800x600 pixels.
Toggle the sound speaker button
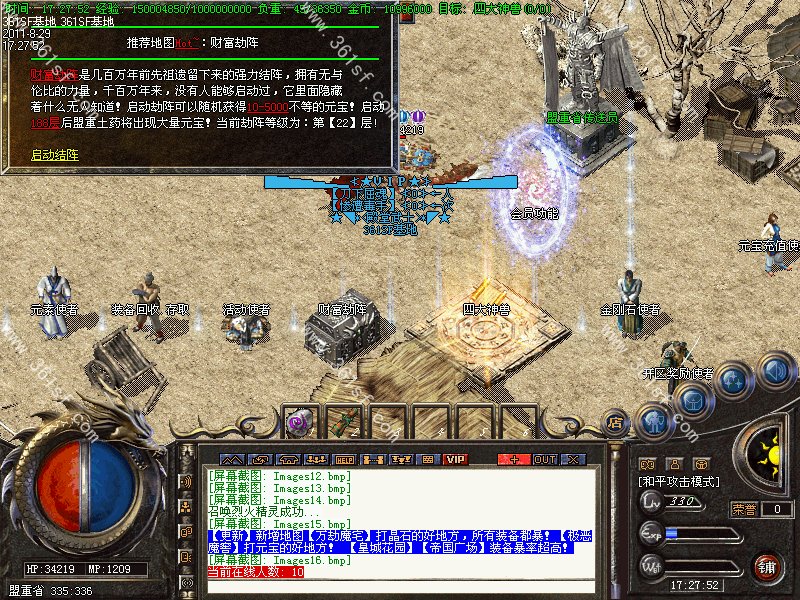tap(774, 369)
